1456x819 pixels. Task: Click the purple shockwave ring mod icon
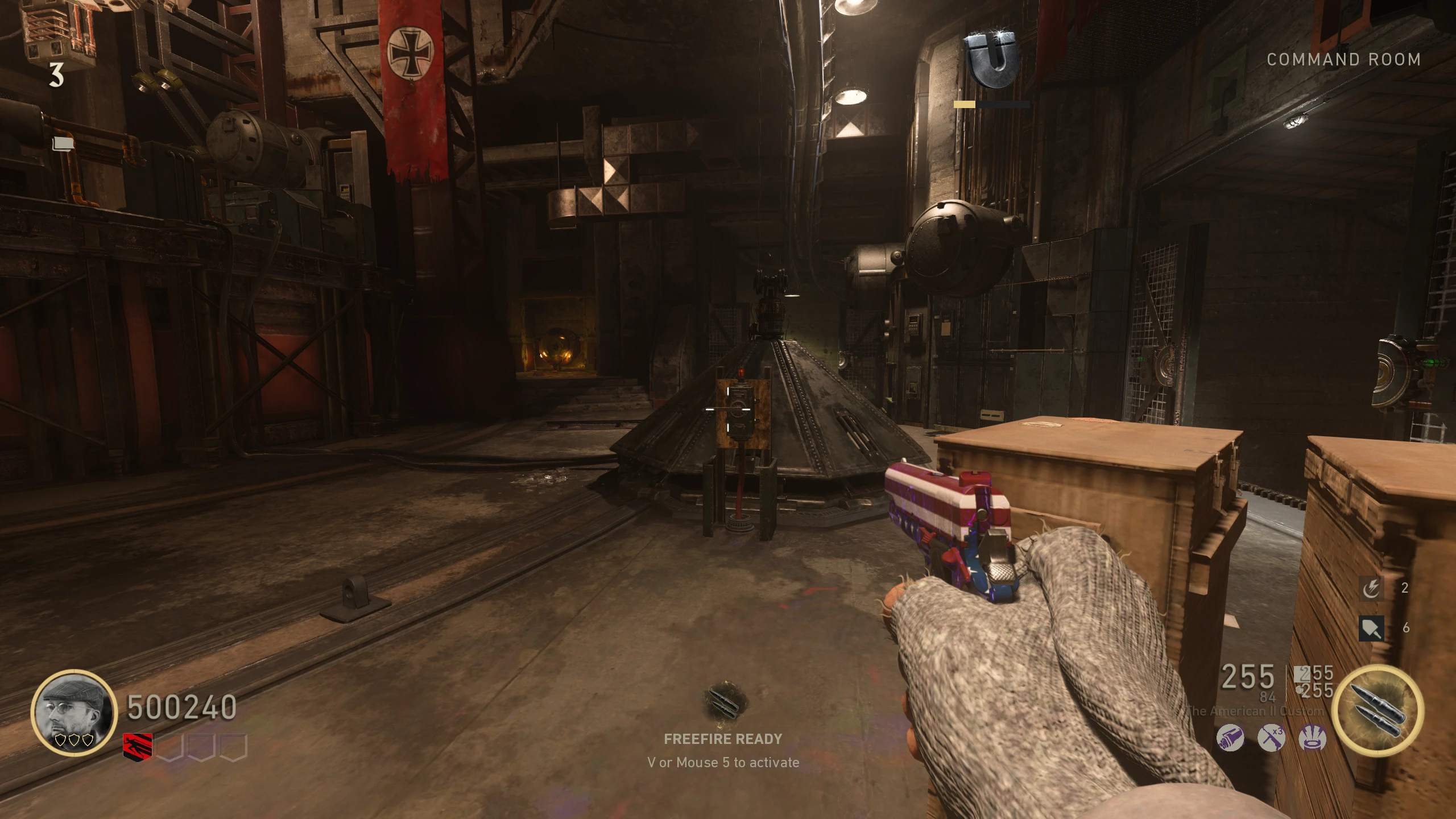1313,739
